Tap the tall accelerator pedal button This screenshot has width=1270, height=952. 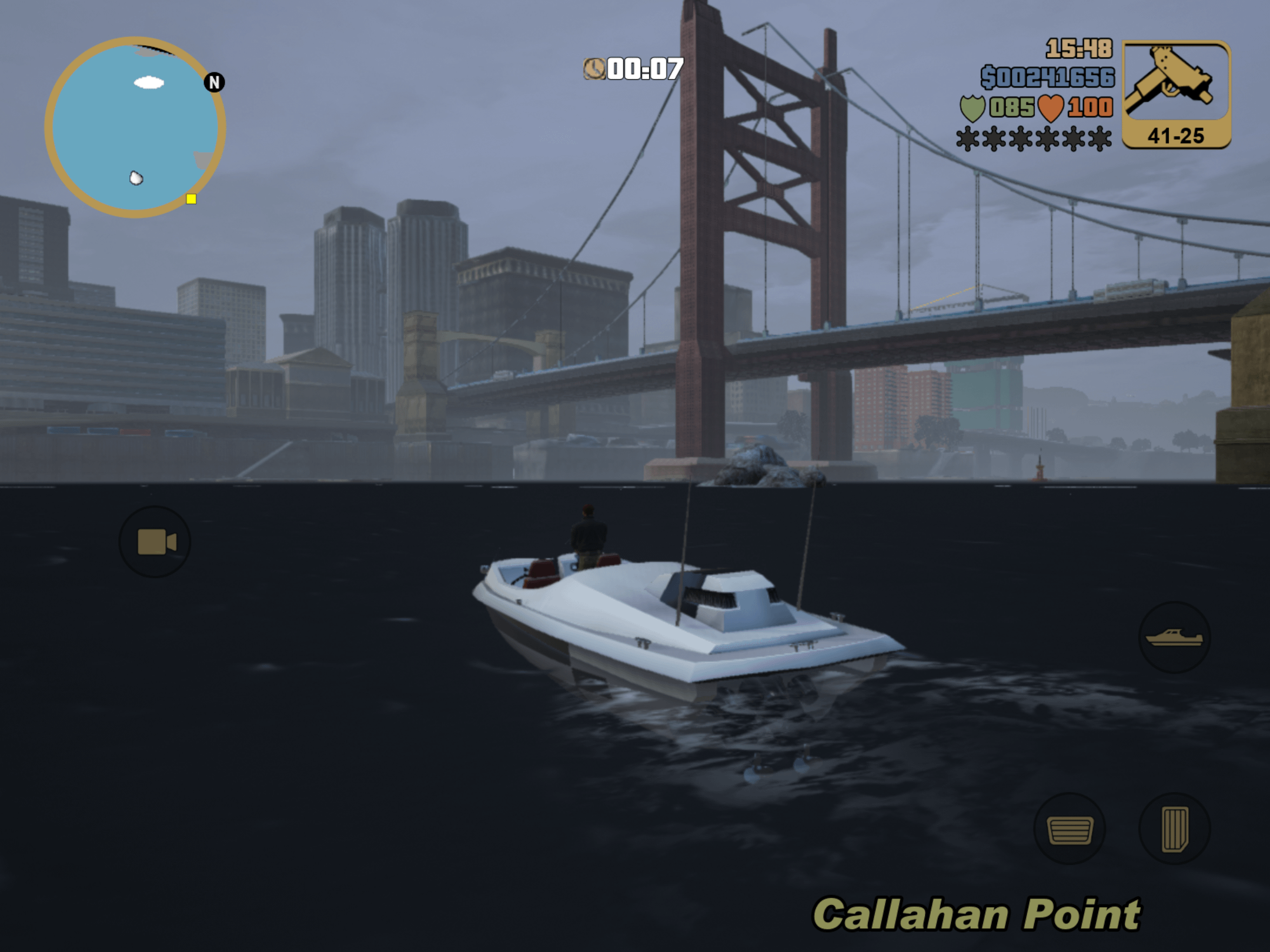(x=1174, y=829)
